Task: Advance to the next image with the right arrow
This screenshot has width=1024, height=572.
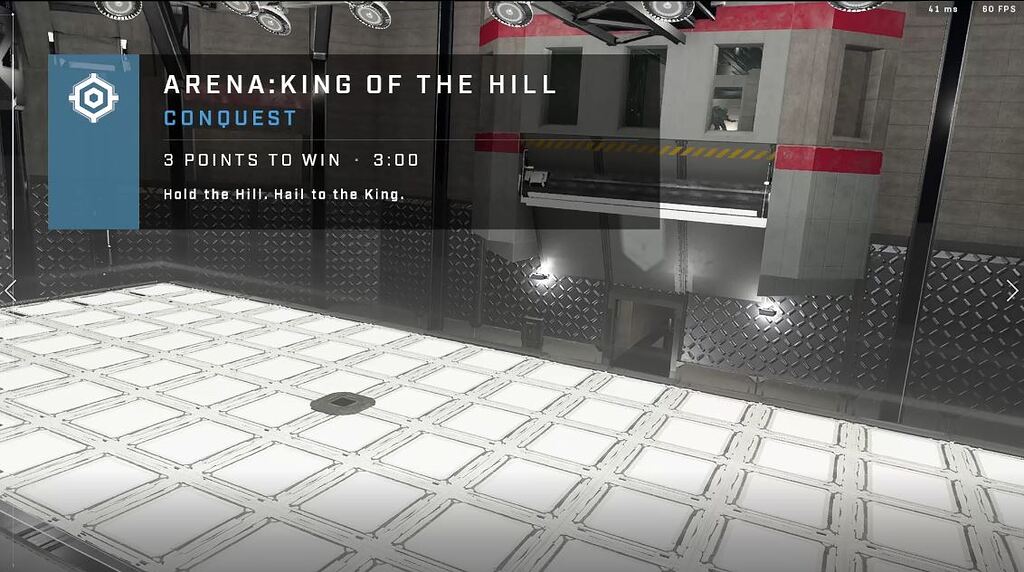Action: (x=1012, y=290)
